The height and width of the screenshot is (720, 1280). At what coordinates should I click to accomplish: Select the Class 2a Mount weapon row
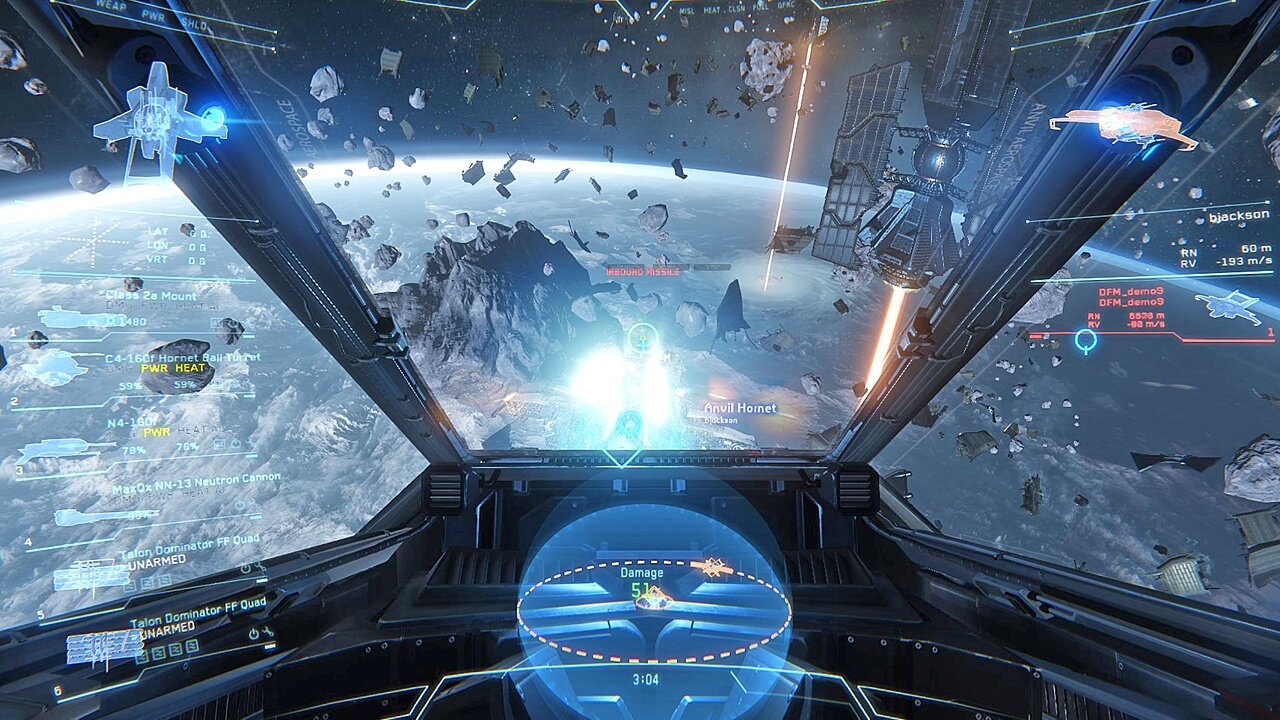pyautogui.click(x=150, y=297)
